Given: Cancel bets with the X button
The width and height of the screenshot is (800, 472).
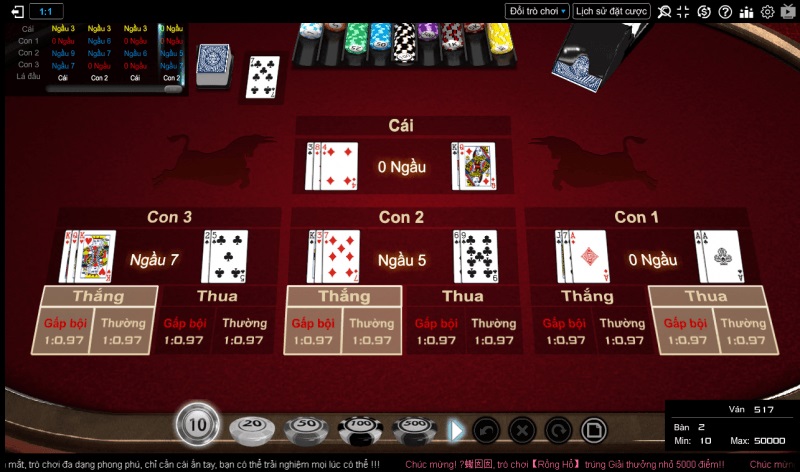Looking at the screenshot, I should [521, 430].
